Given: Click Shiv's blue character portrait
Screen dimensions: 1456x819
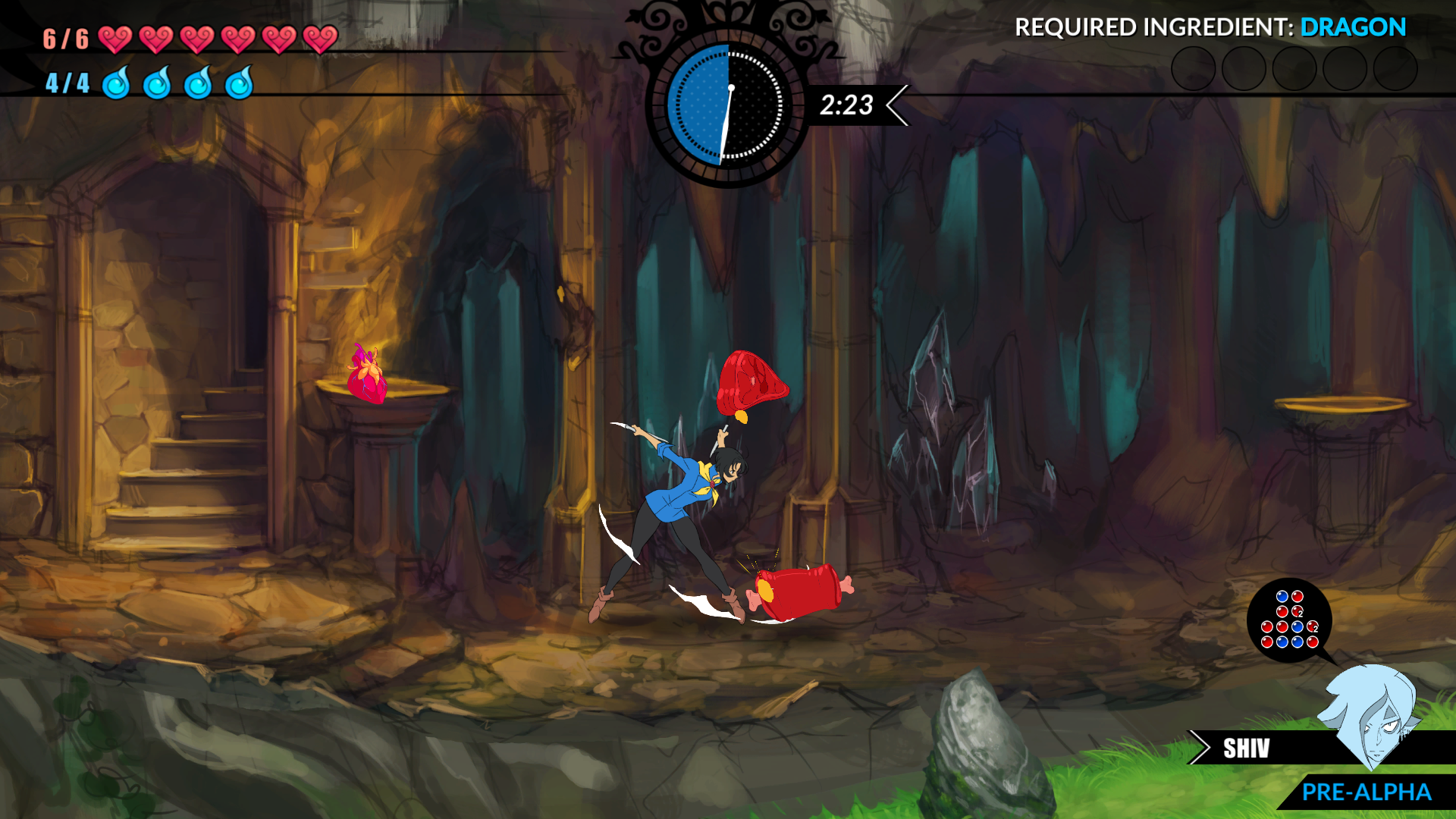Looking at the screenshot, I should (x=1370, y=714).
